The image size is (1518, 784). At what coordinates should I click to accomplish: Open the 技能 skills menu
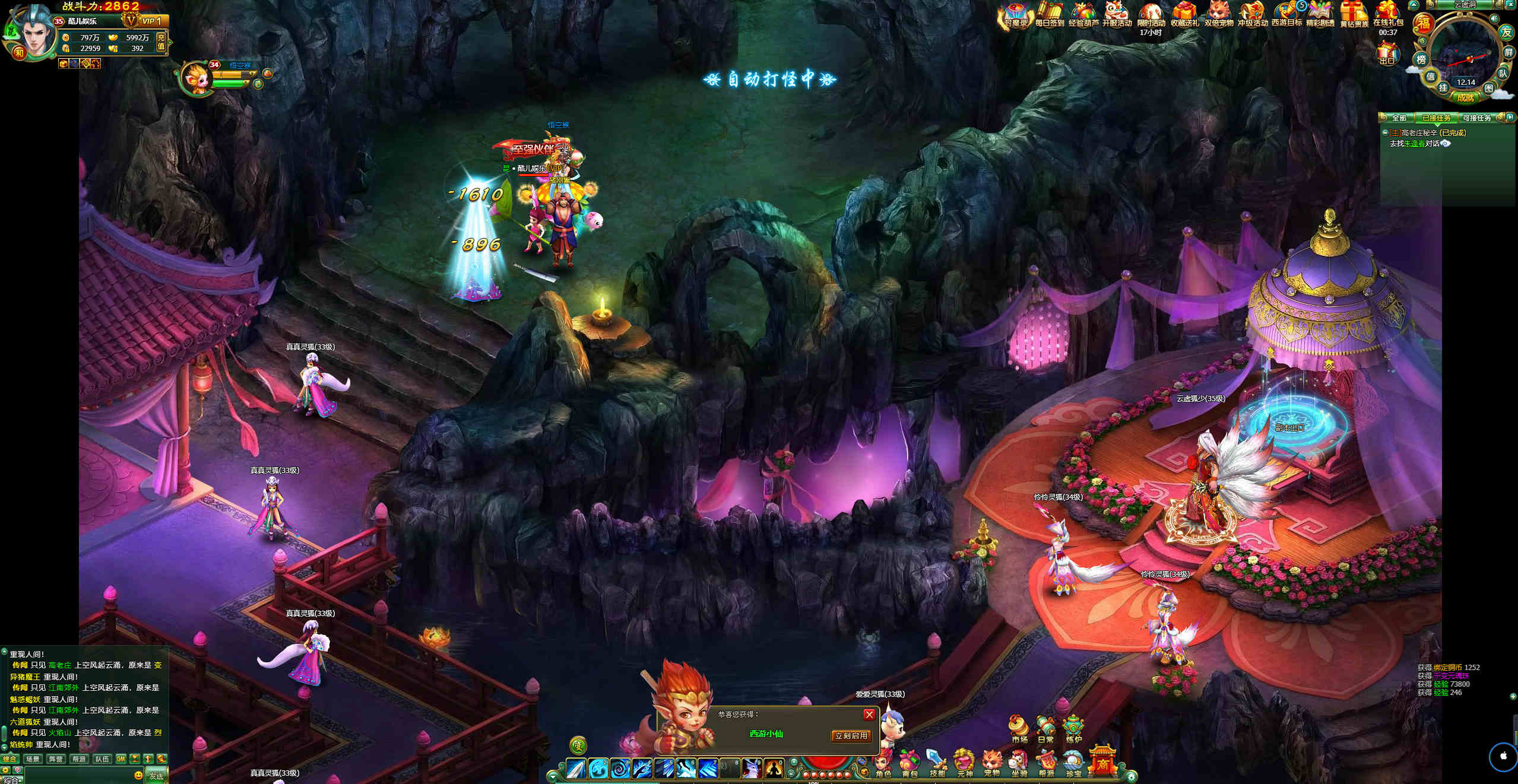[x=937, y=764]
